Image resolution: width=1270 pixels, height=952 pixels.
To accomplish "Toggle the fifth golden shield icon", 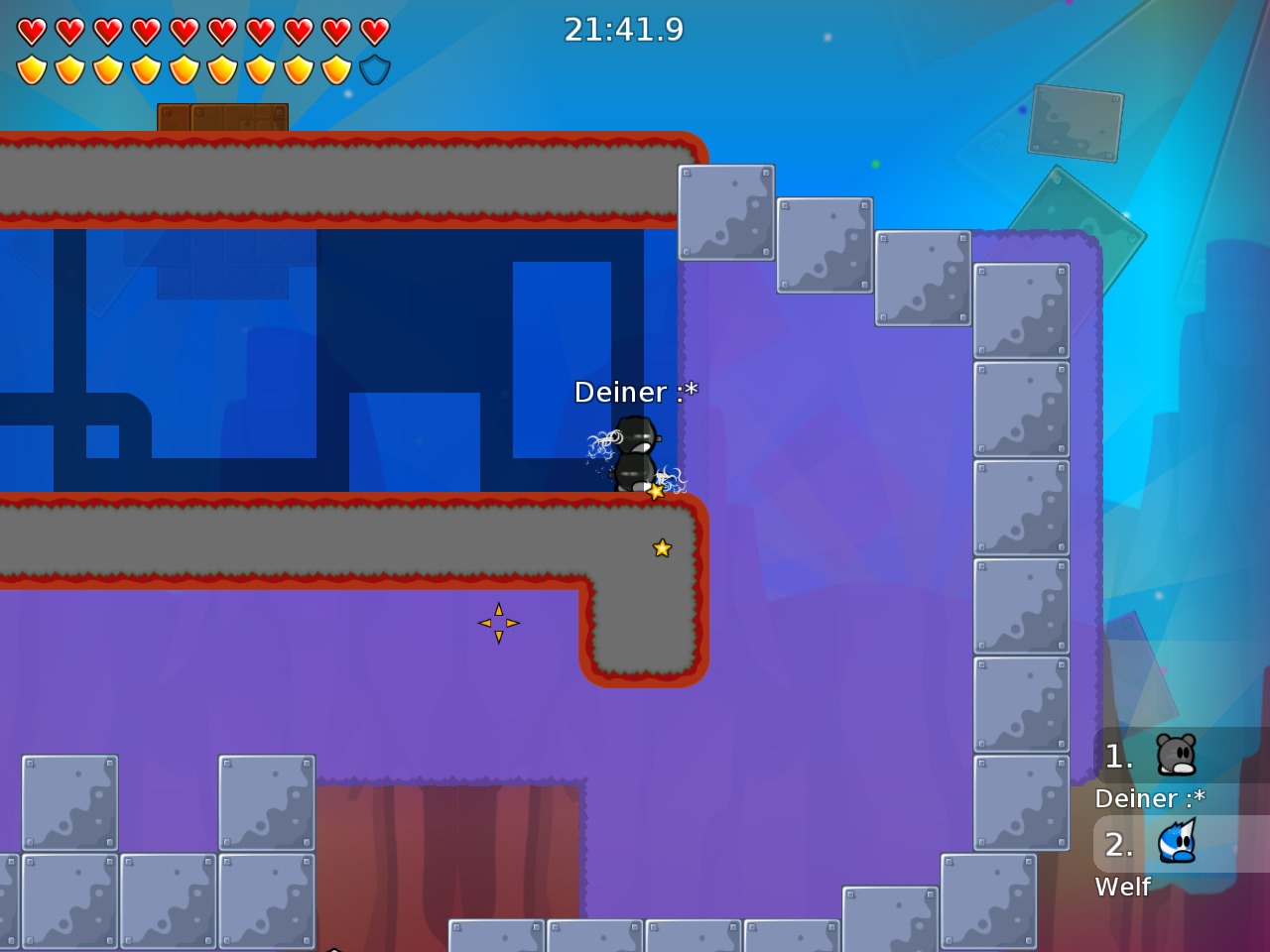I will point(185,67).
